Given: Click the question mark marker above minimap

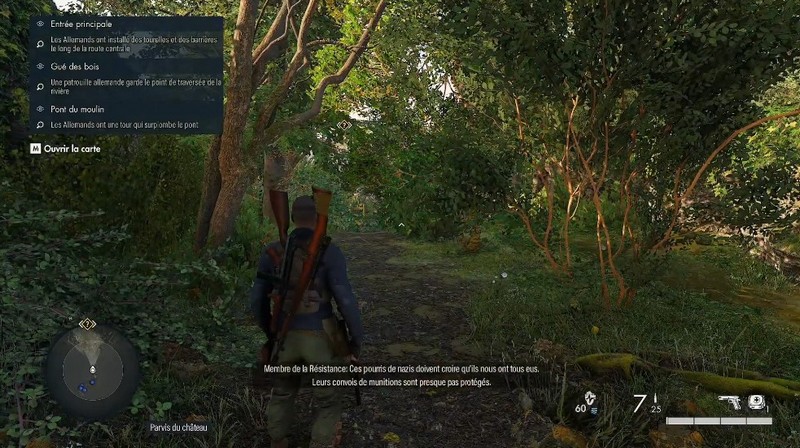Looking at the screenshot, I should click(87, 324).
